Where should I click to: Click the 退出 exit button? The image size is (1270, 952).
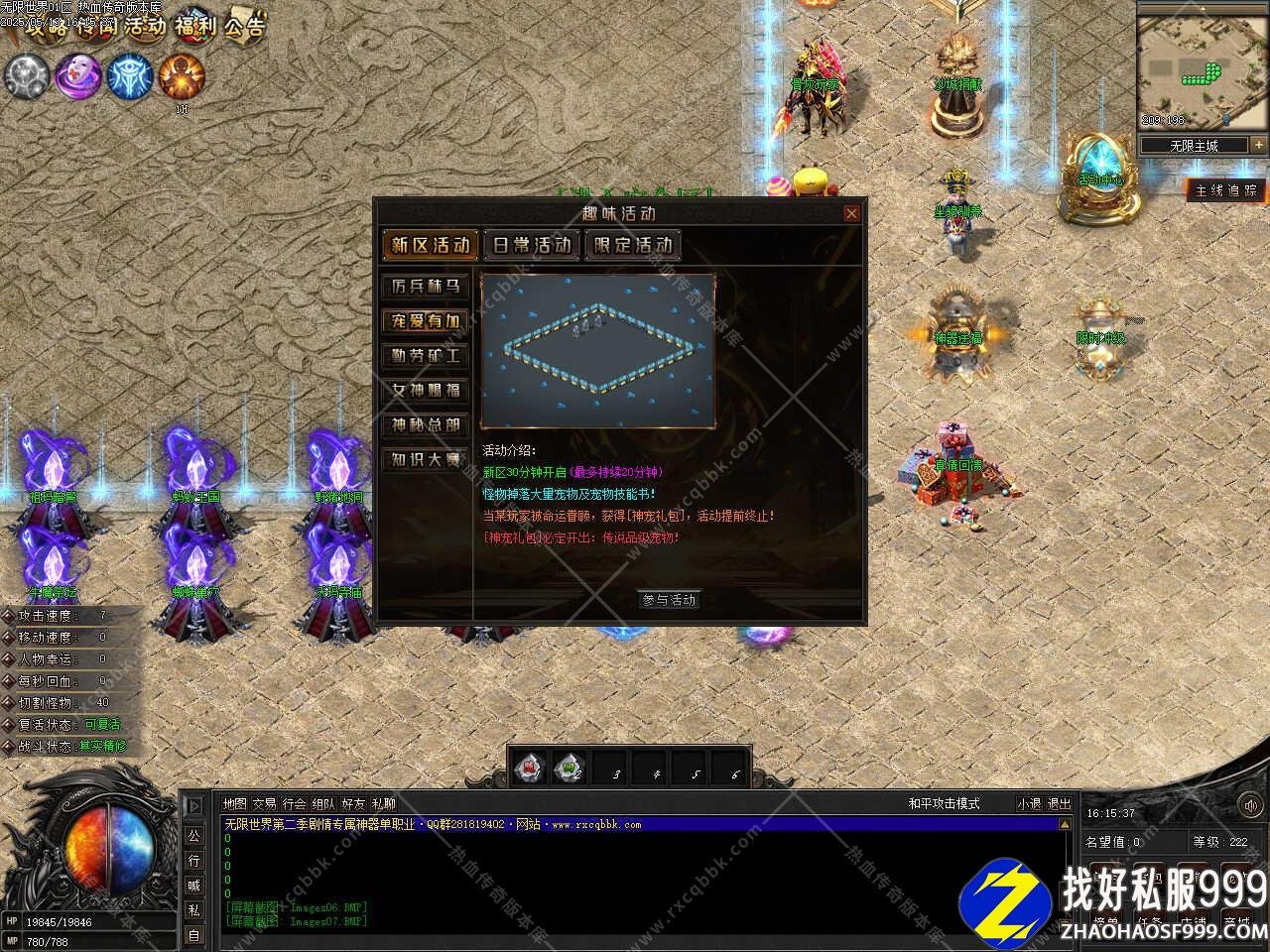[1060, 804]
